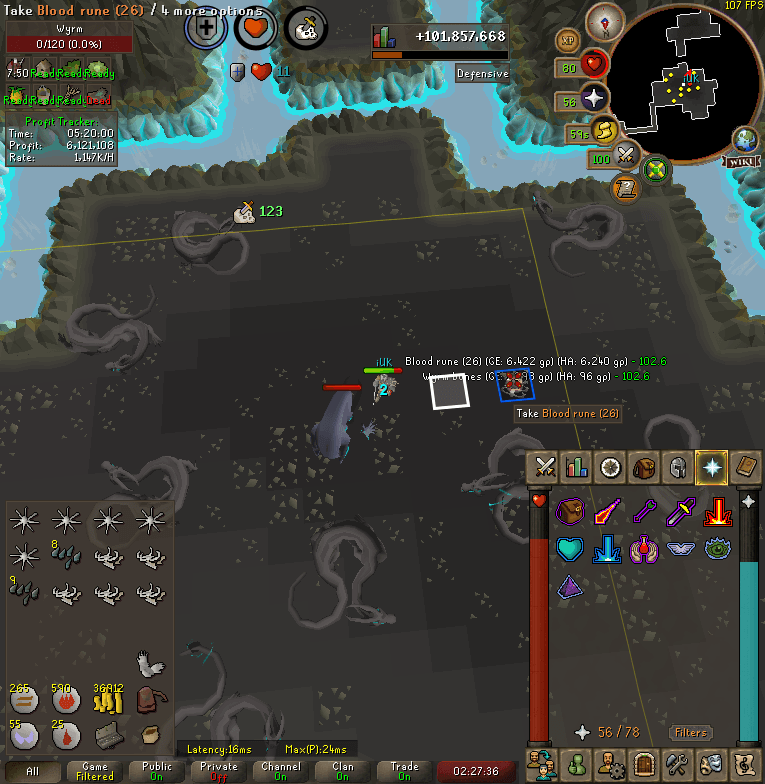
Task: Switch to the Skills tab
Action: 577,467
